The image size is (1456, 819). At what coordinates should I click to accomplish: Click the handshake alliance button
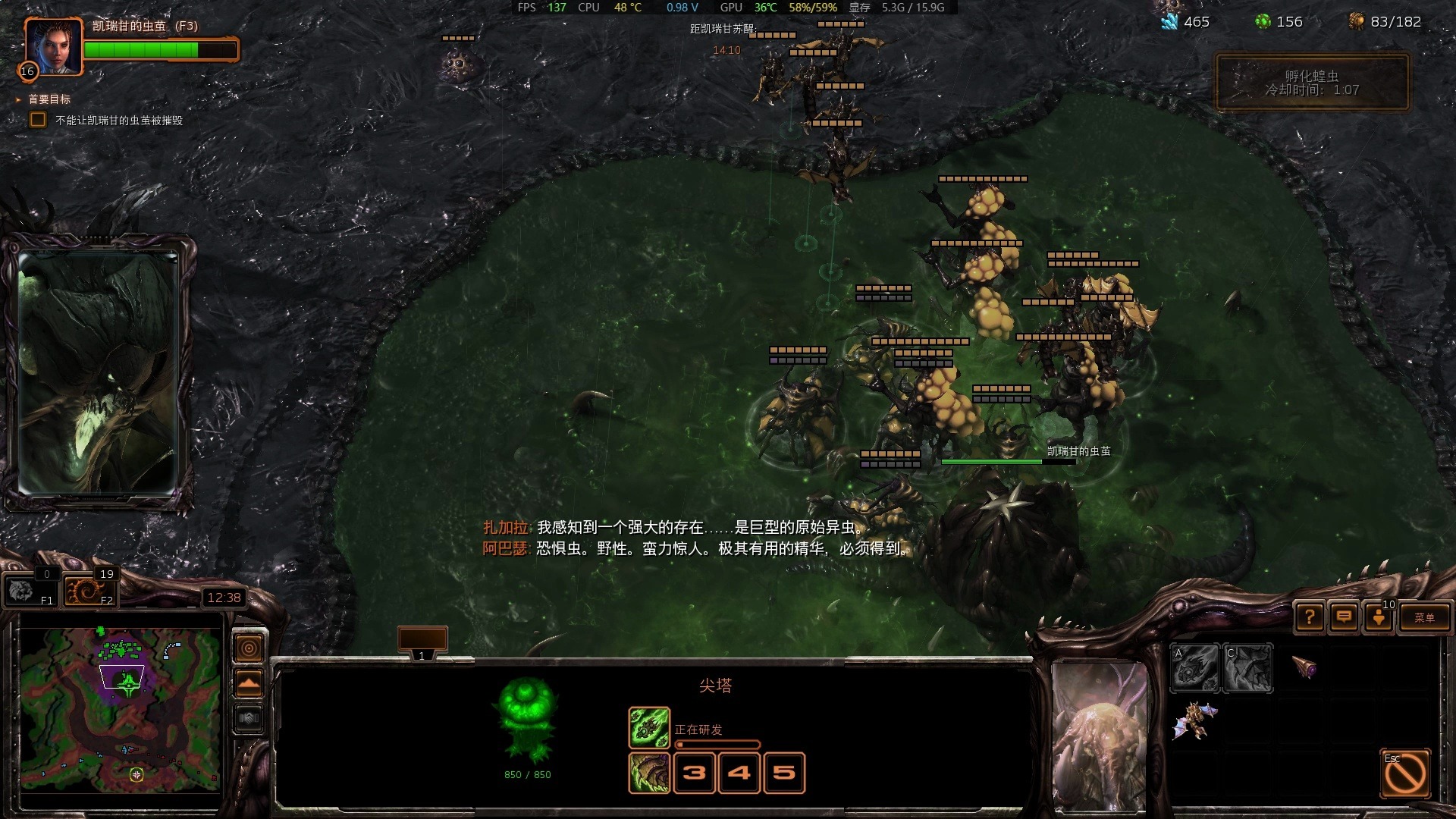[249, 718]
